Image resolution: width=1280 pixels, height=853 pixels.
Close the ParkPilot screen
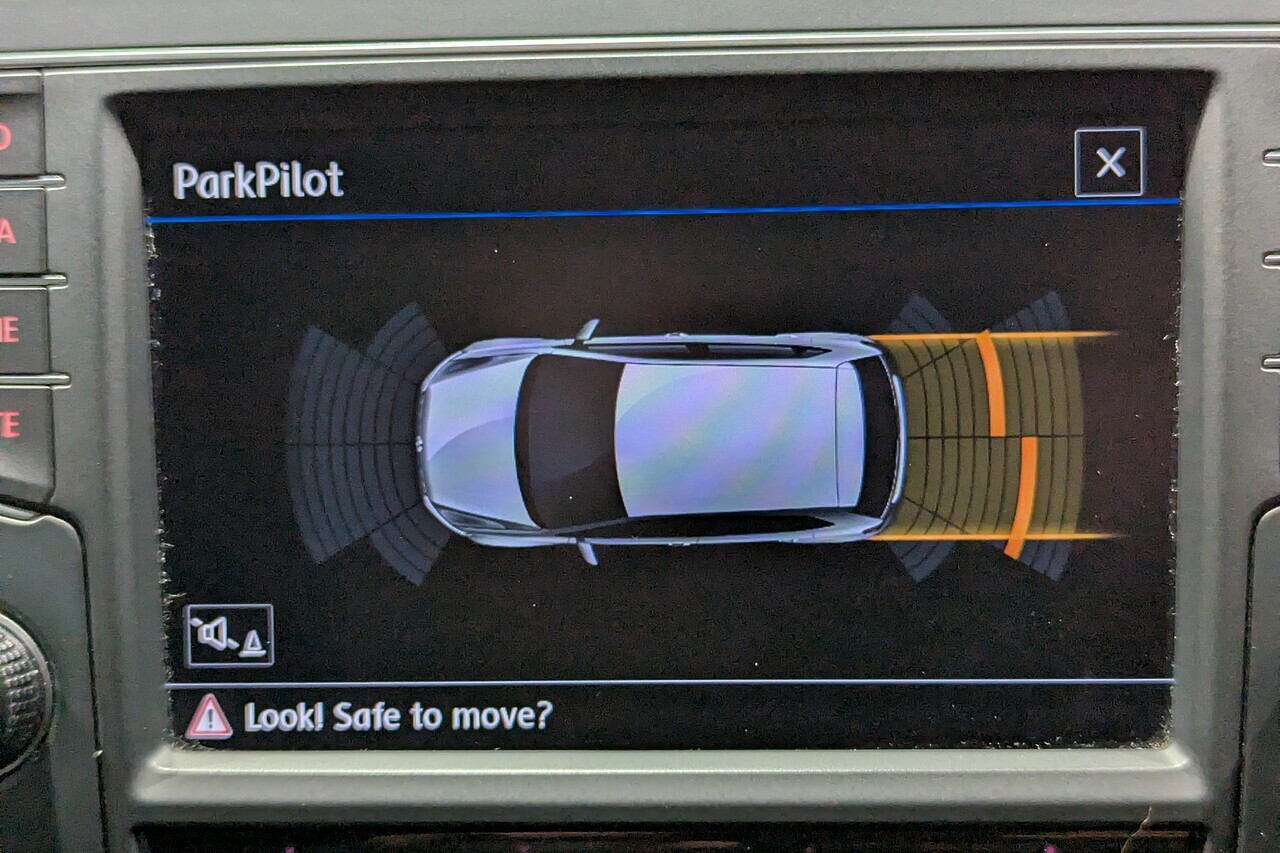(1109, 162)
